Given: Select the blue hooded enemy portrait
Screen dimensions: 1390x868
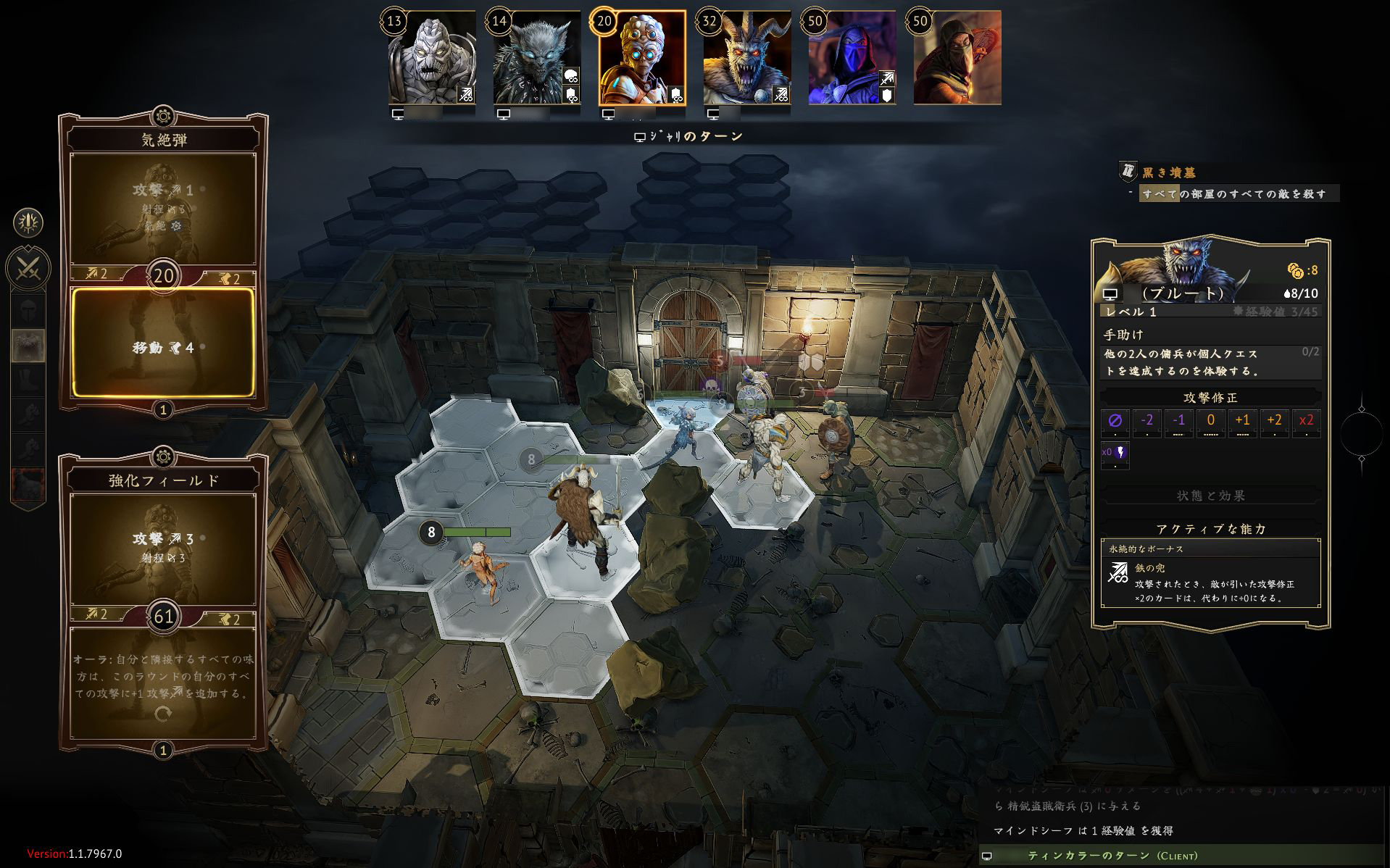Looking at the screenshot, I should (852, 58).
